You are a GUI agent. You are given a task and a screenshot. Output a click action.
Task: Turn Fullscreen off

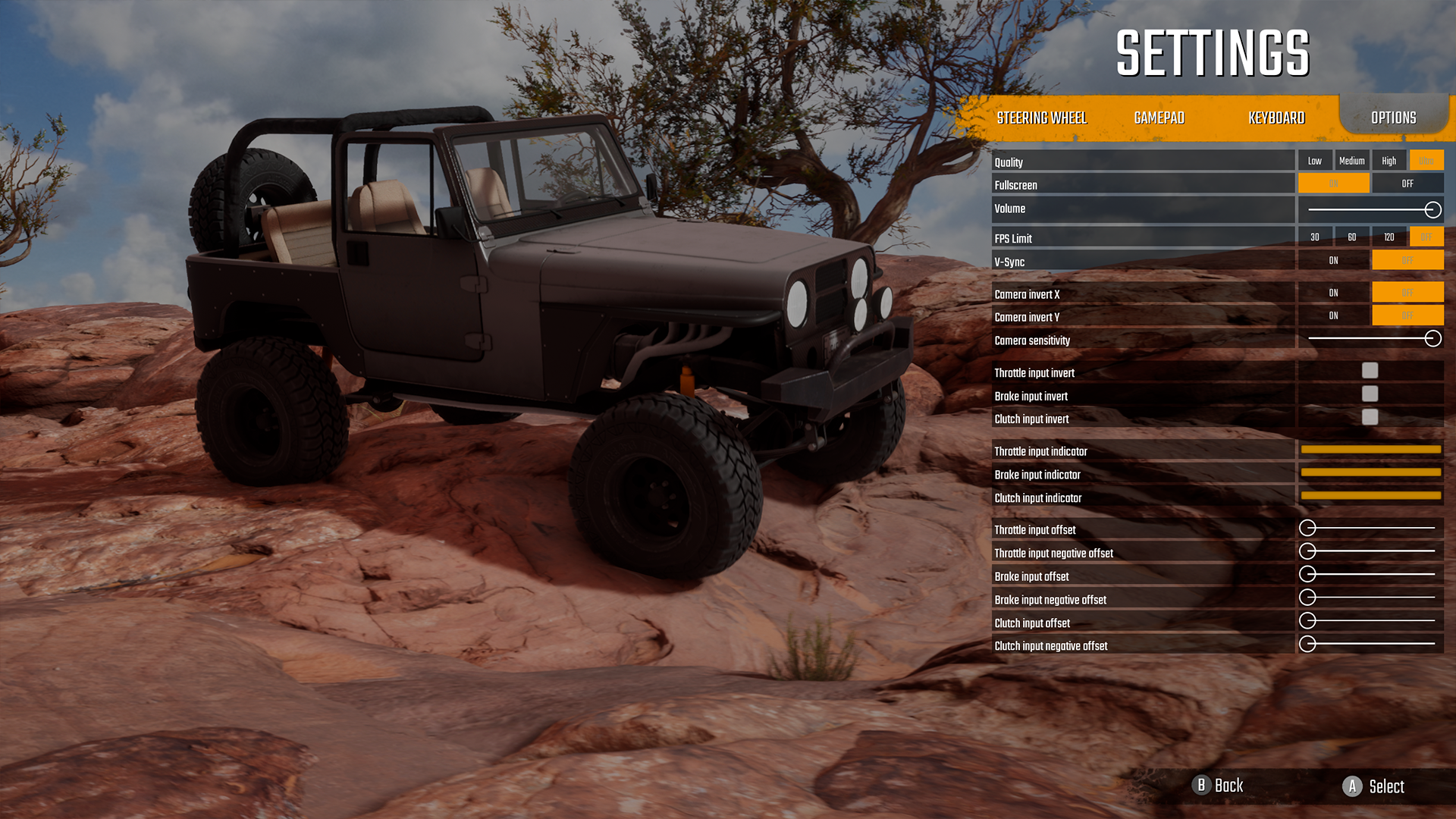pos(1407,184)
